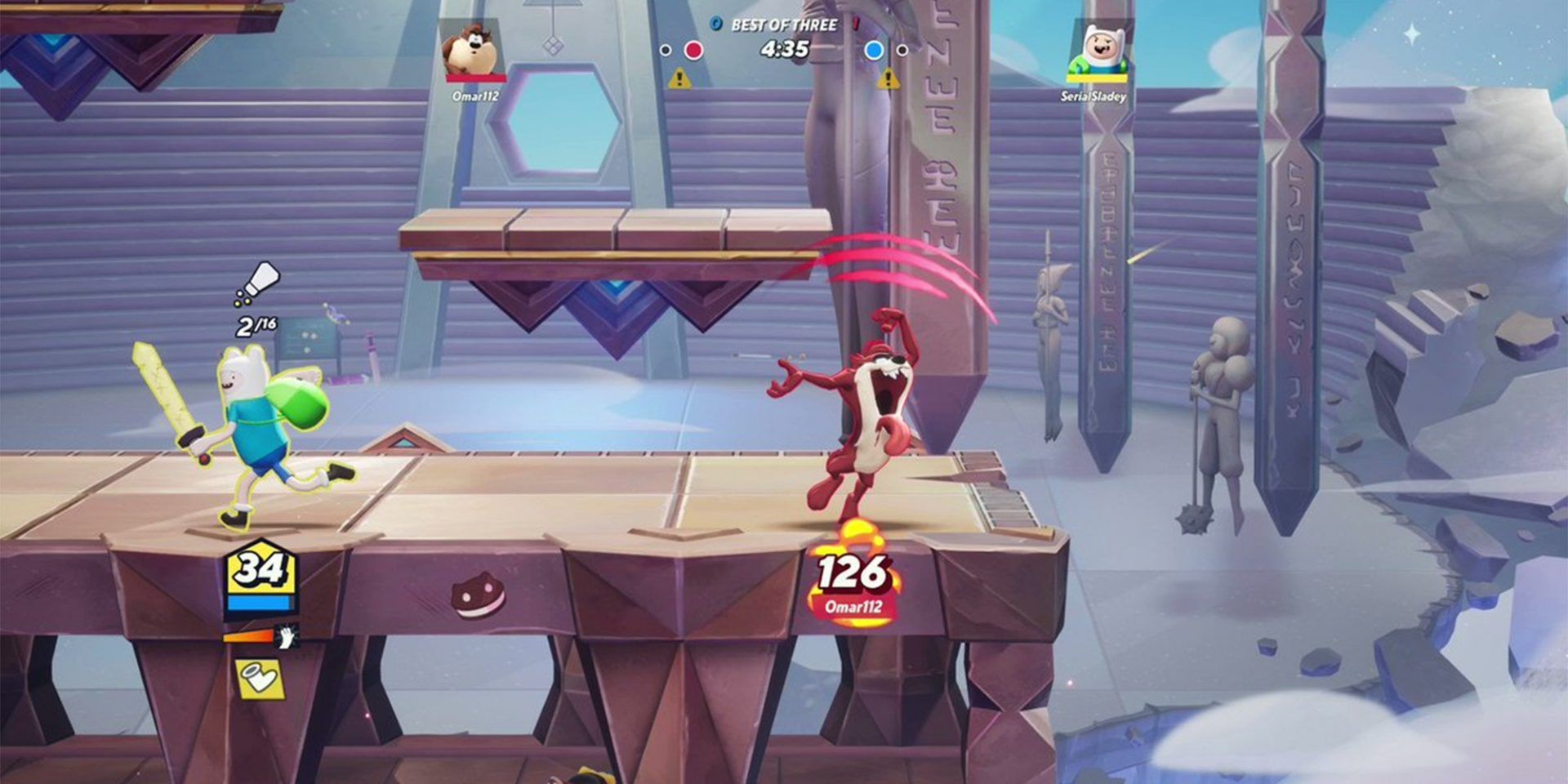The width and height of the screenshot is (1568, 784).
Task: Click the blue cooldown bar below the score badge
Action: tap(259, 603)
